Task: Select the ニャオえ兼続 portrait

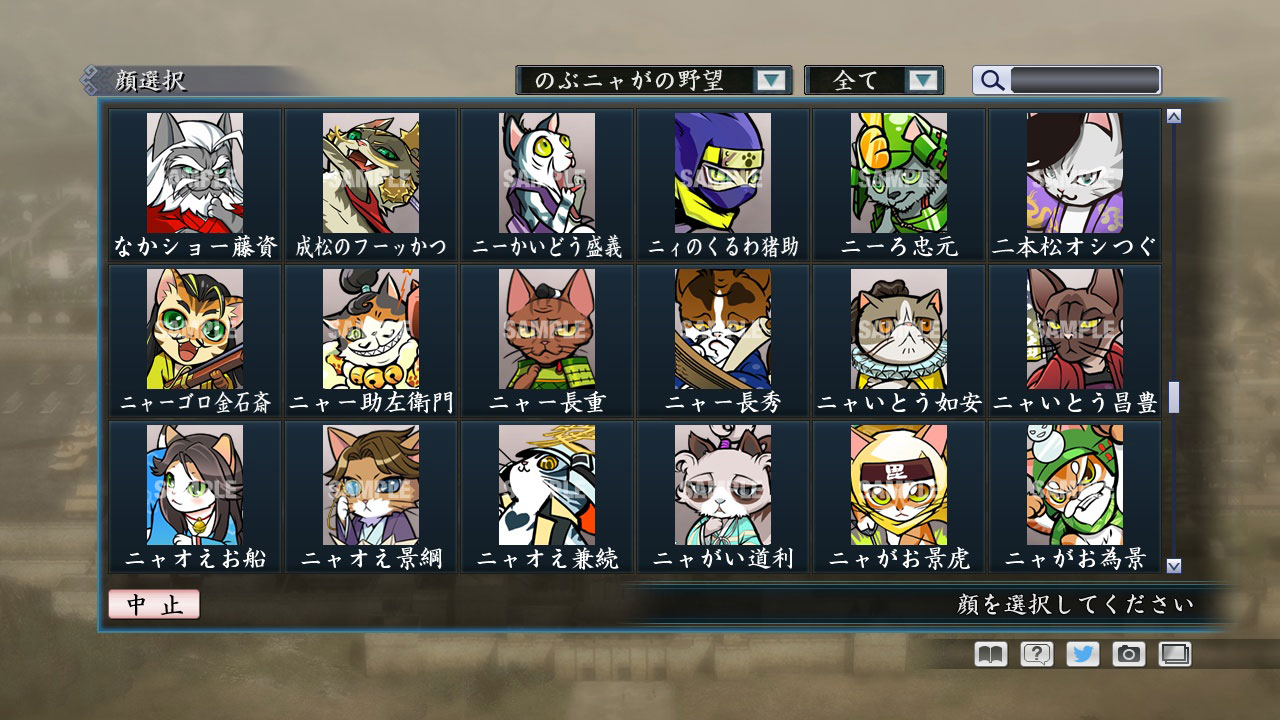Action: [x=547, y=485]
